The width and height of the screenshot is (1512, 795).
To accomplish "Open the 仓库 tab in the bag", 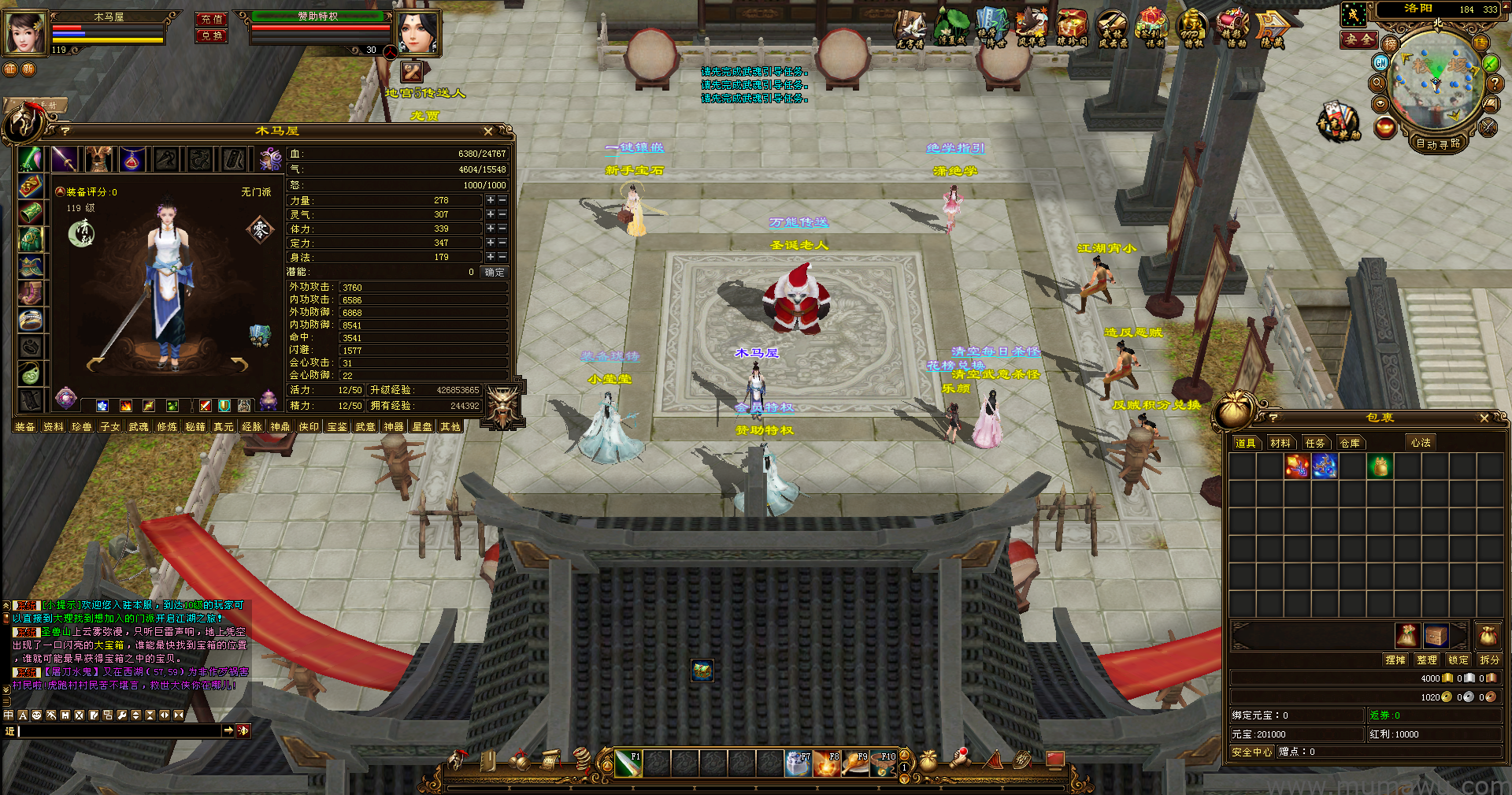I will pyautogui.click(x=1350, y=444).
